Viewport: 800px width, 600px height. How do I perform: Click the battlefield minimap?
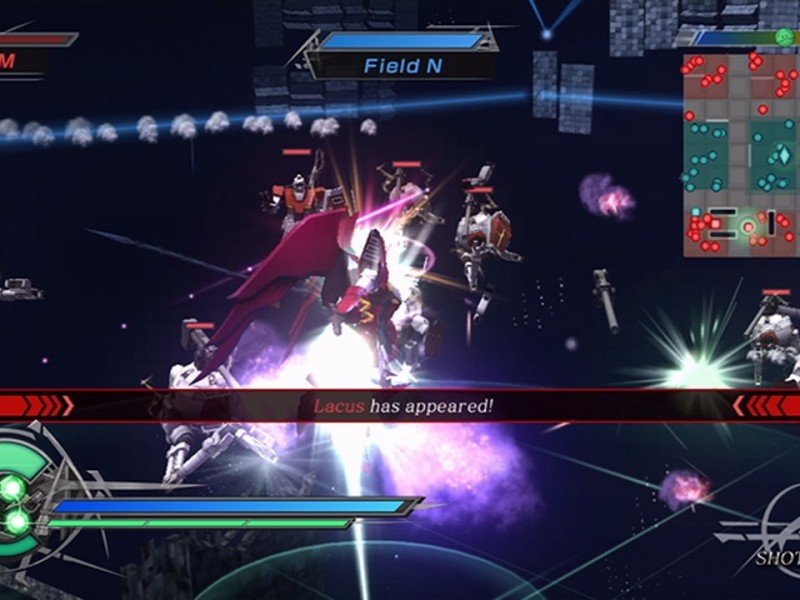tap(740, 154)
